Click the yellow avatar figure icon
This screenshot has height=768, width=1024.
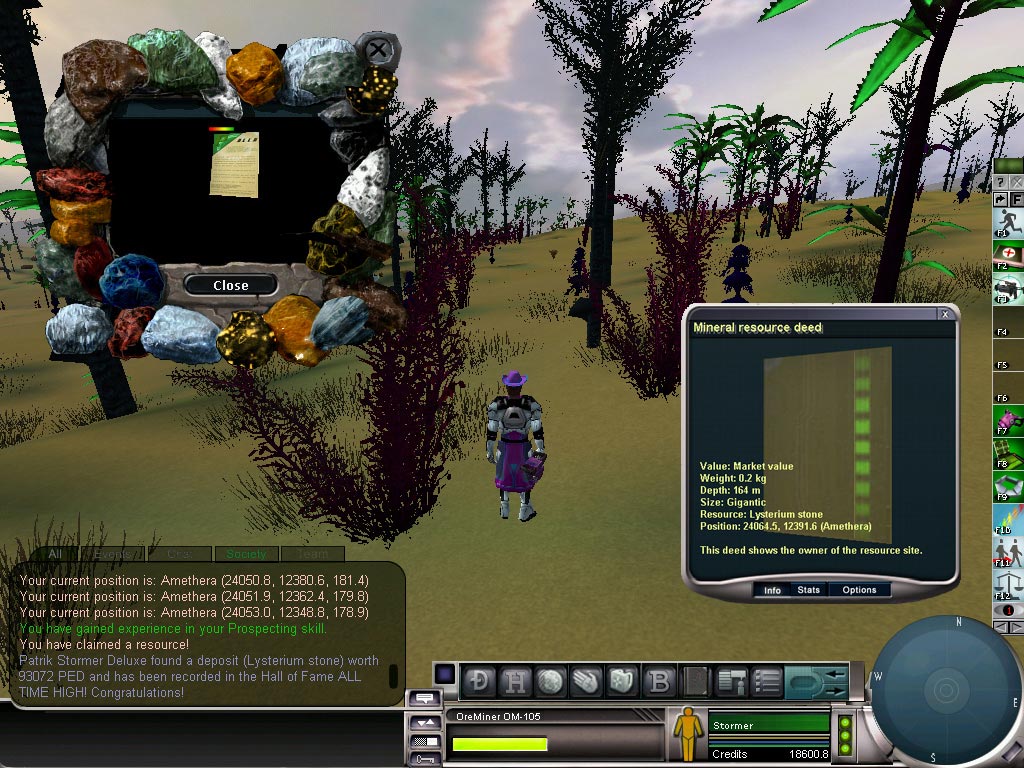pyautogui.click(x=687, y=732)
